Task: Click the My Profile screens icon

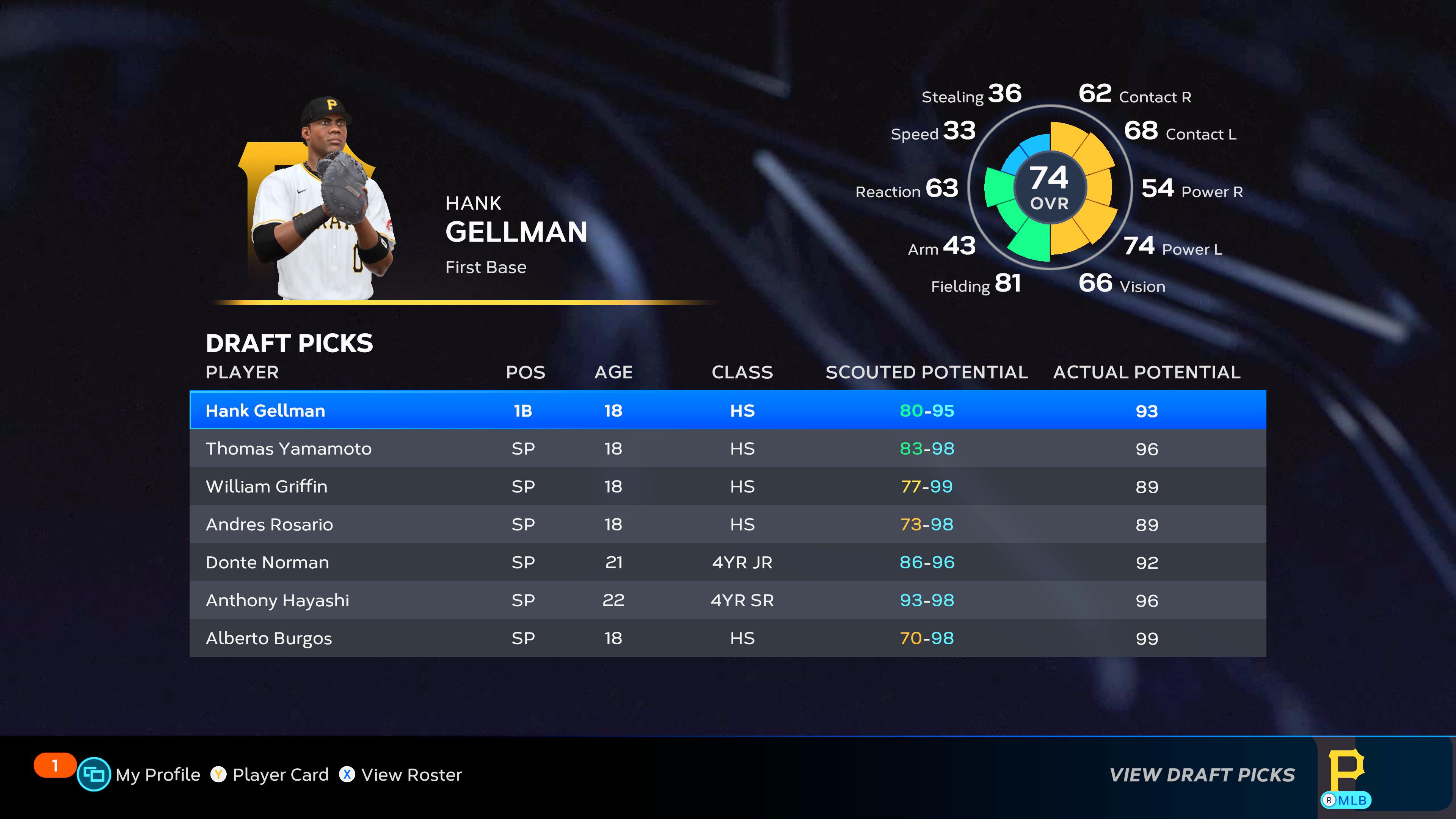Action: (x=95, y=775)
